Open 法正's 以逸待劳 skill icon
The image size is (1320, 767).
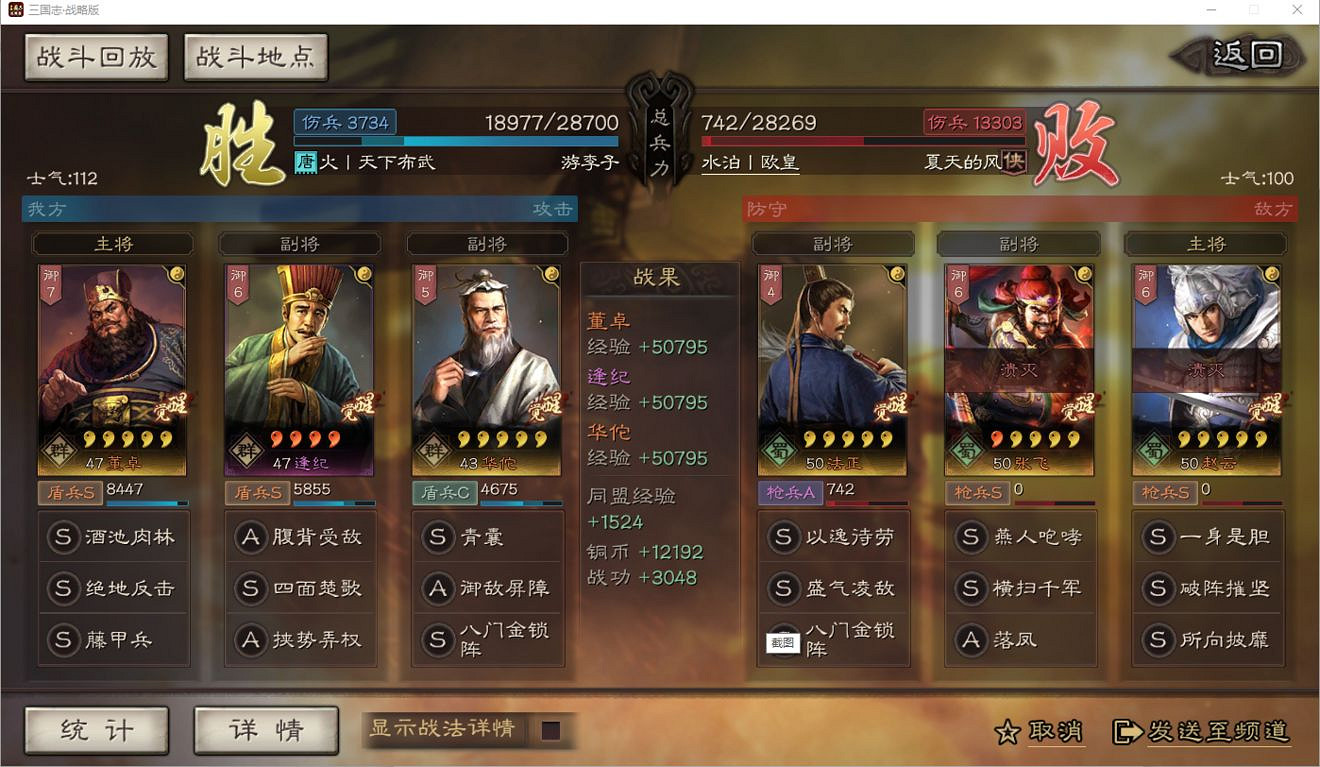784,537
